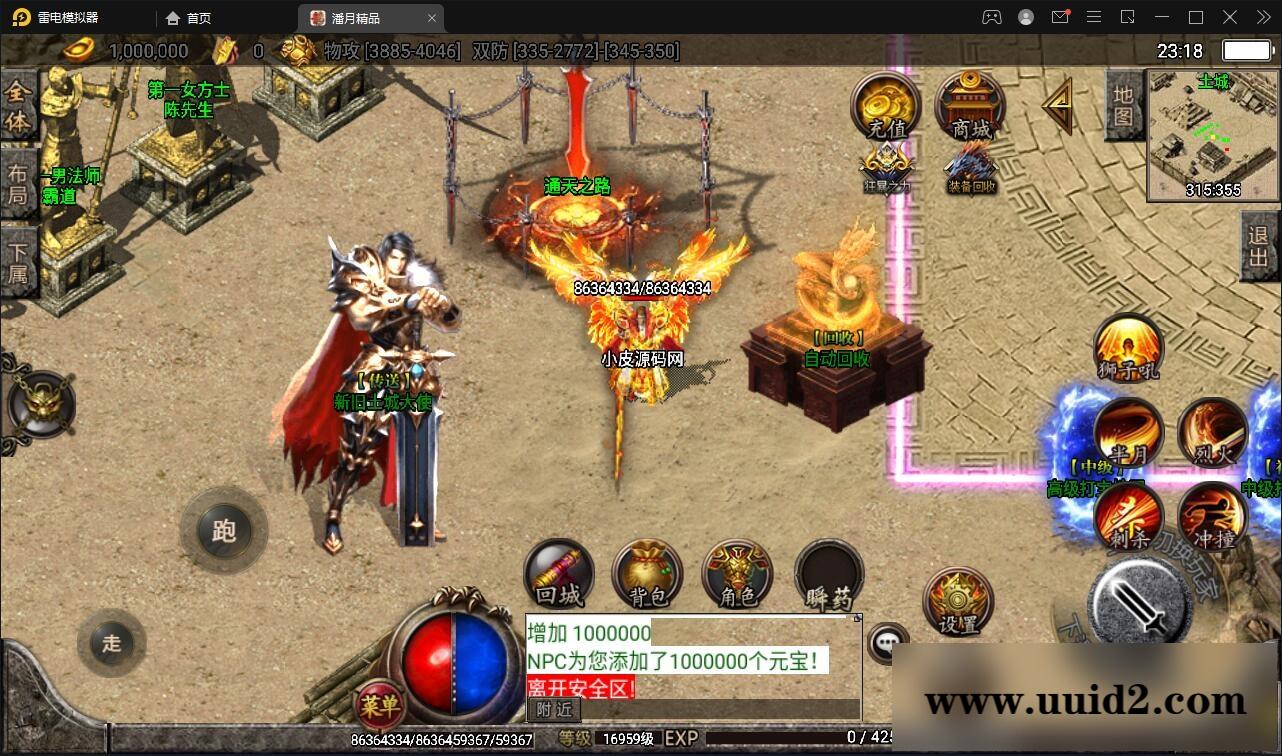Screen dimensions: 1282x756
Task: Open the 角色 (character) panel icon
Action: point(737,573)
